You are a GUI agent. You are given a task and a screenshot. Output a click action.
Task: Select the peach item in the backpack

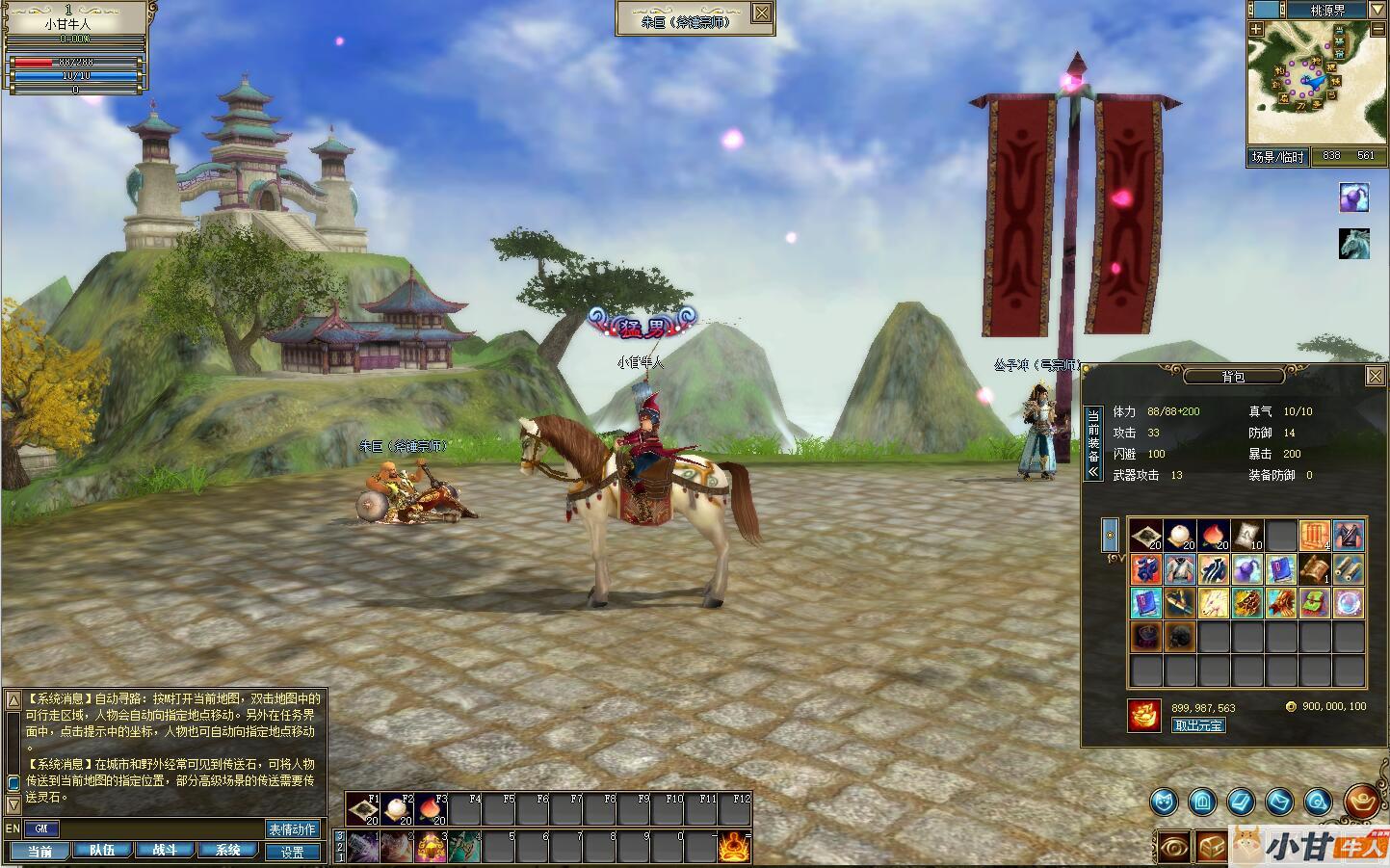click(x=1212, y=536)
